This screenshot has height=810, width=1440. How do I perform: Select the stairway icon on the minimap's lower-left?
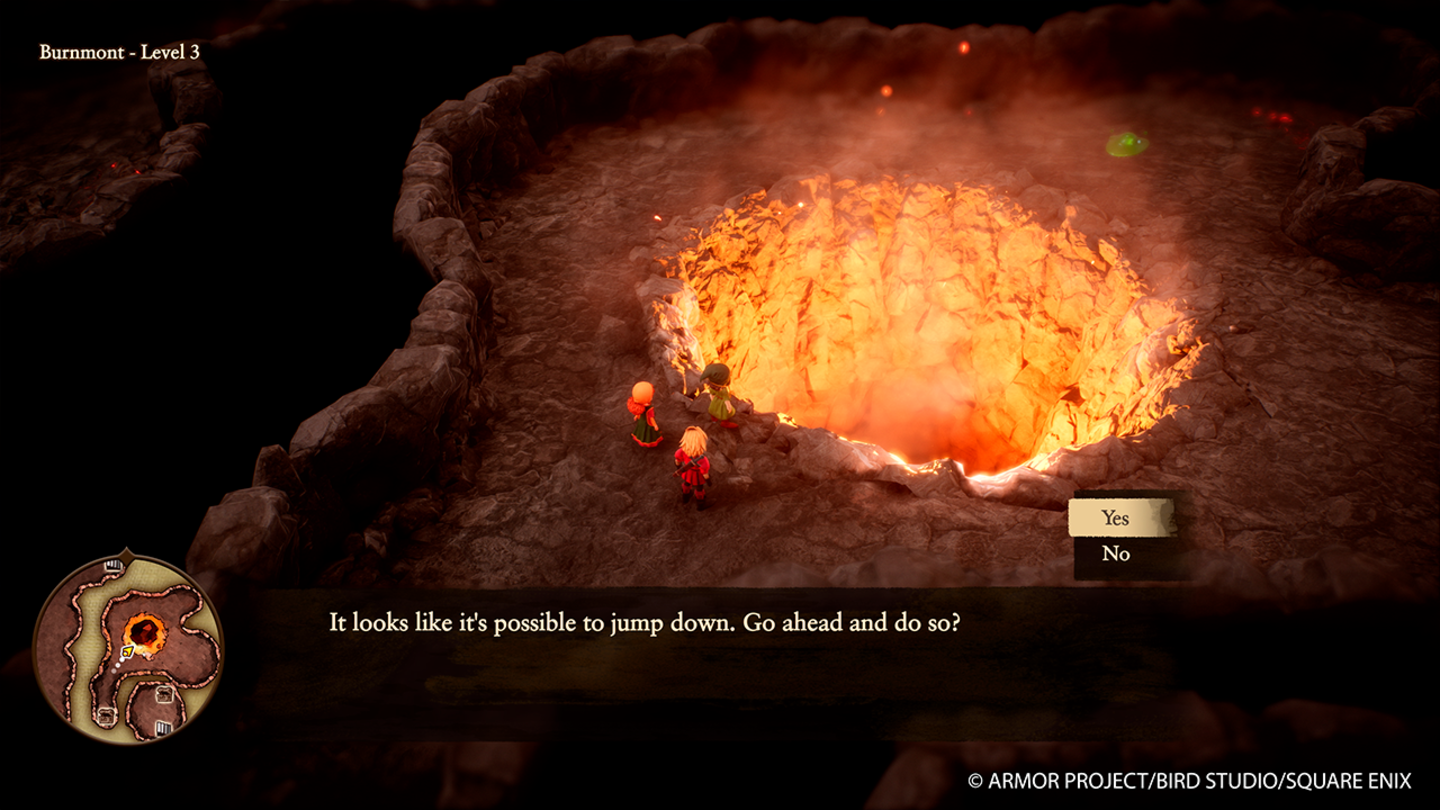tap(106, 715)
